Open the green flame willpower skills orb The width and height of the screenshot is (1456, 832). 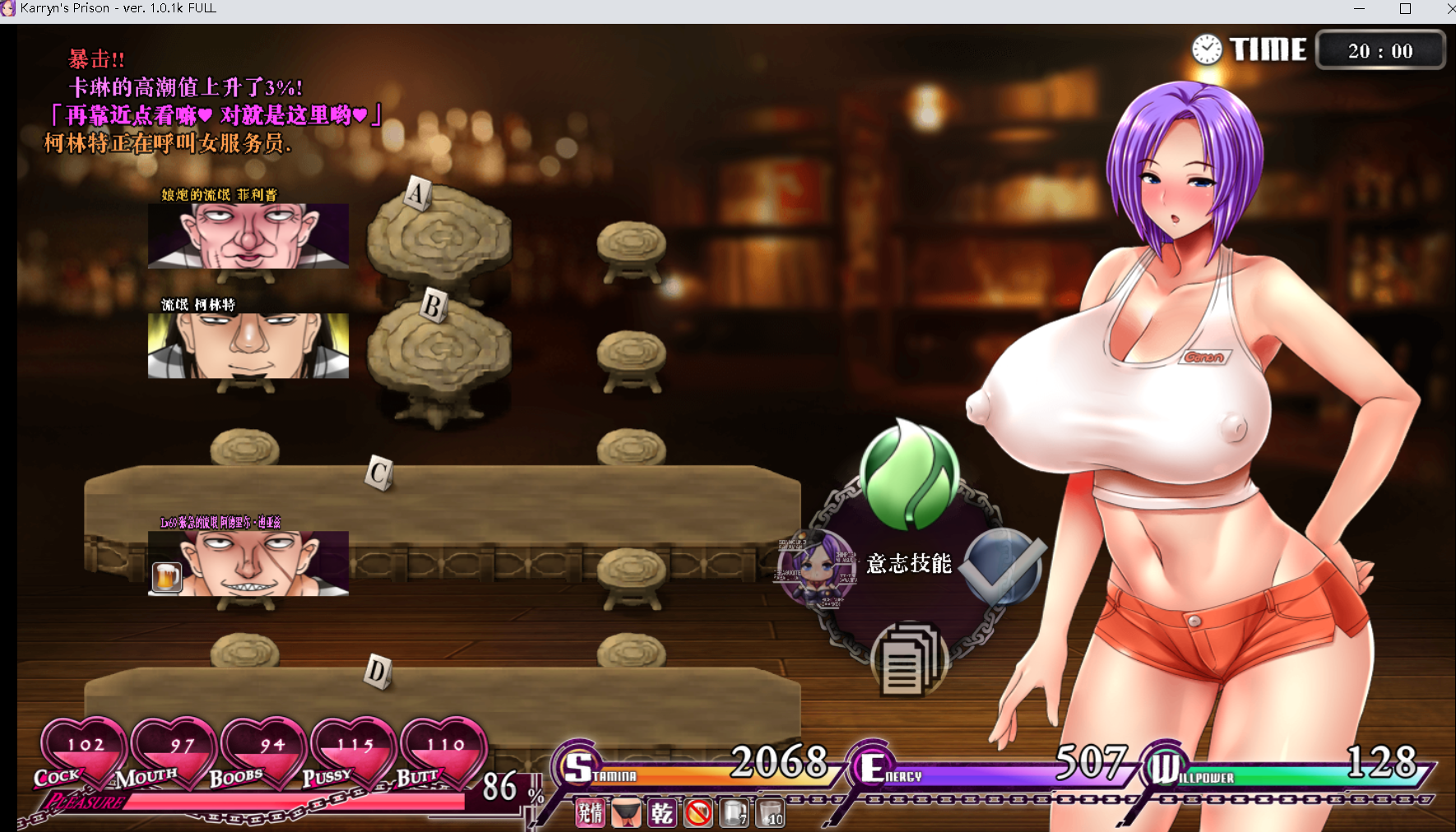(x=909, y=474)
